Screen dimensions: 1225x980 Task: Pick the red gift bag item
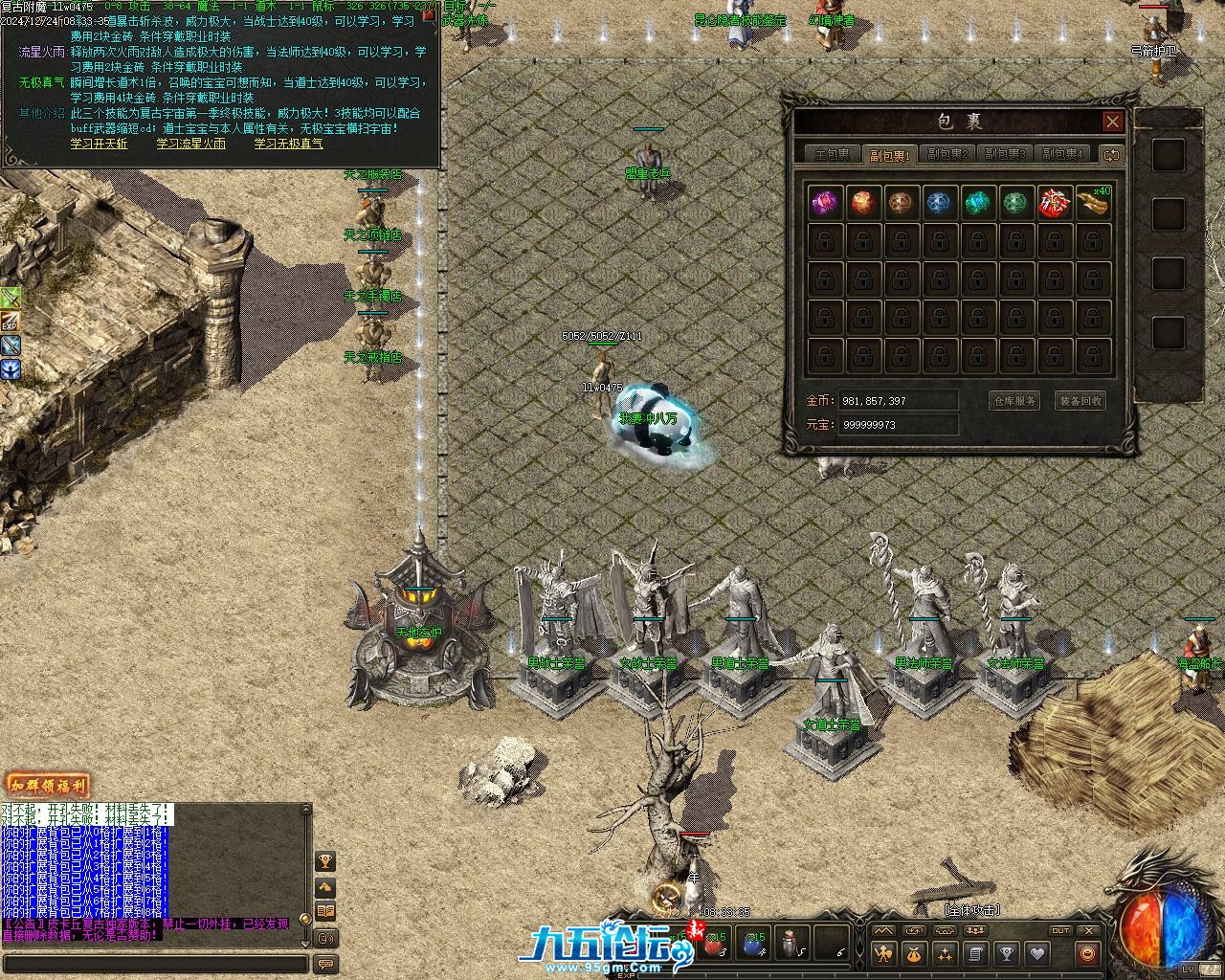(1055, 203)
